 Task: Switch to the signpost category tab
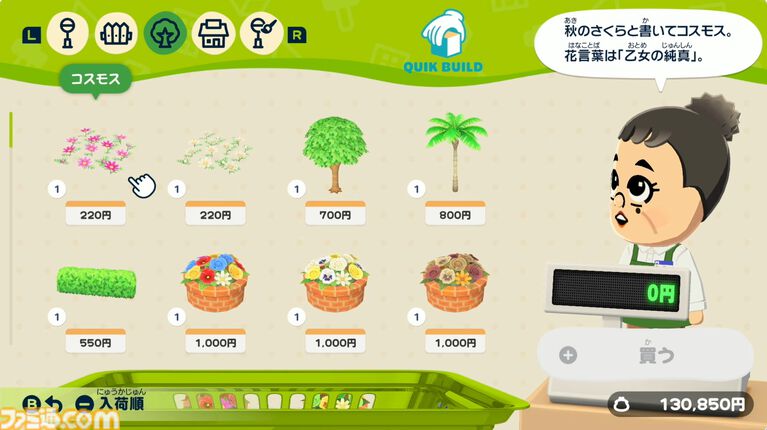(x=68, y=34)
